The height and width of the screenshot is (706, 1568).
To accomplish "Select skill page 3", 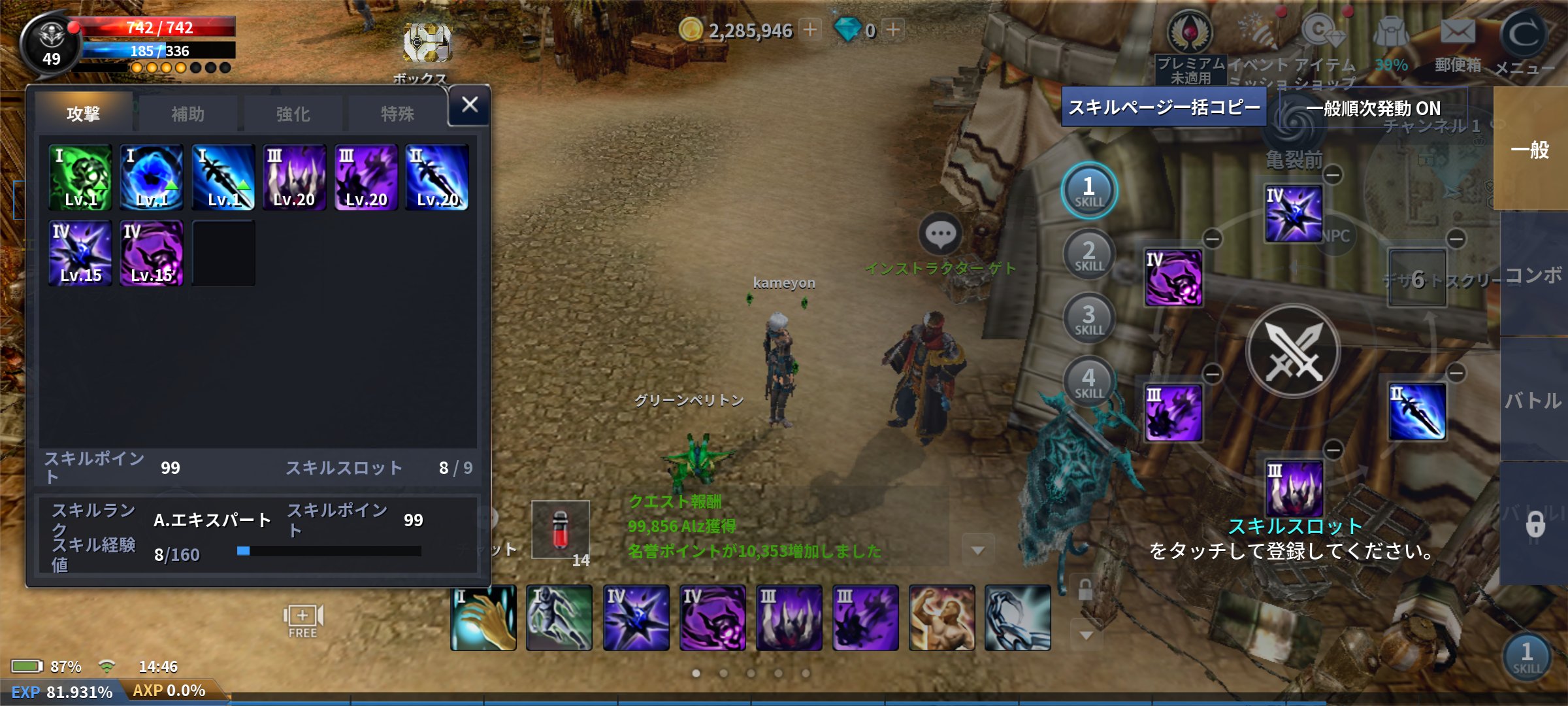I will pos(1088,318).
